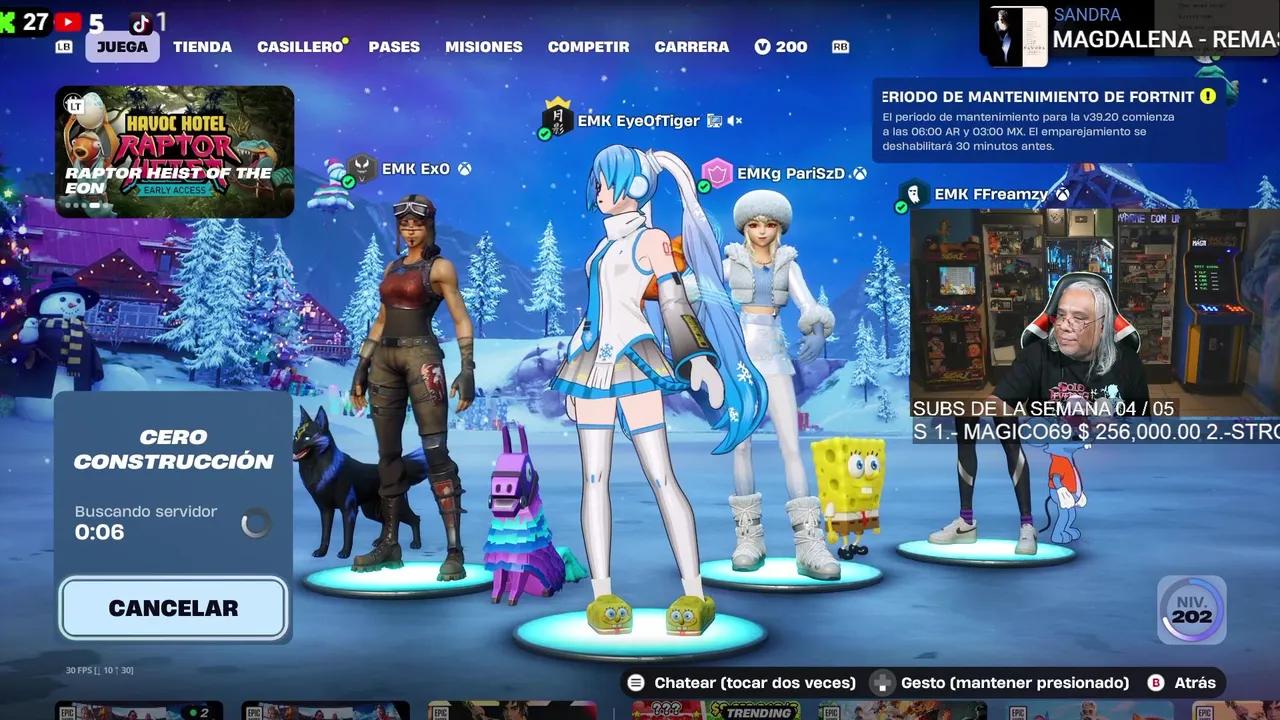This screenshot has width=1280, height=720.
Task: Click the matchmaking loading spinner
Action: click(256, 522)
